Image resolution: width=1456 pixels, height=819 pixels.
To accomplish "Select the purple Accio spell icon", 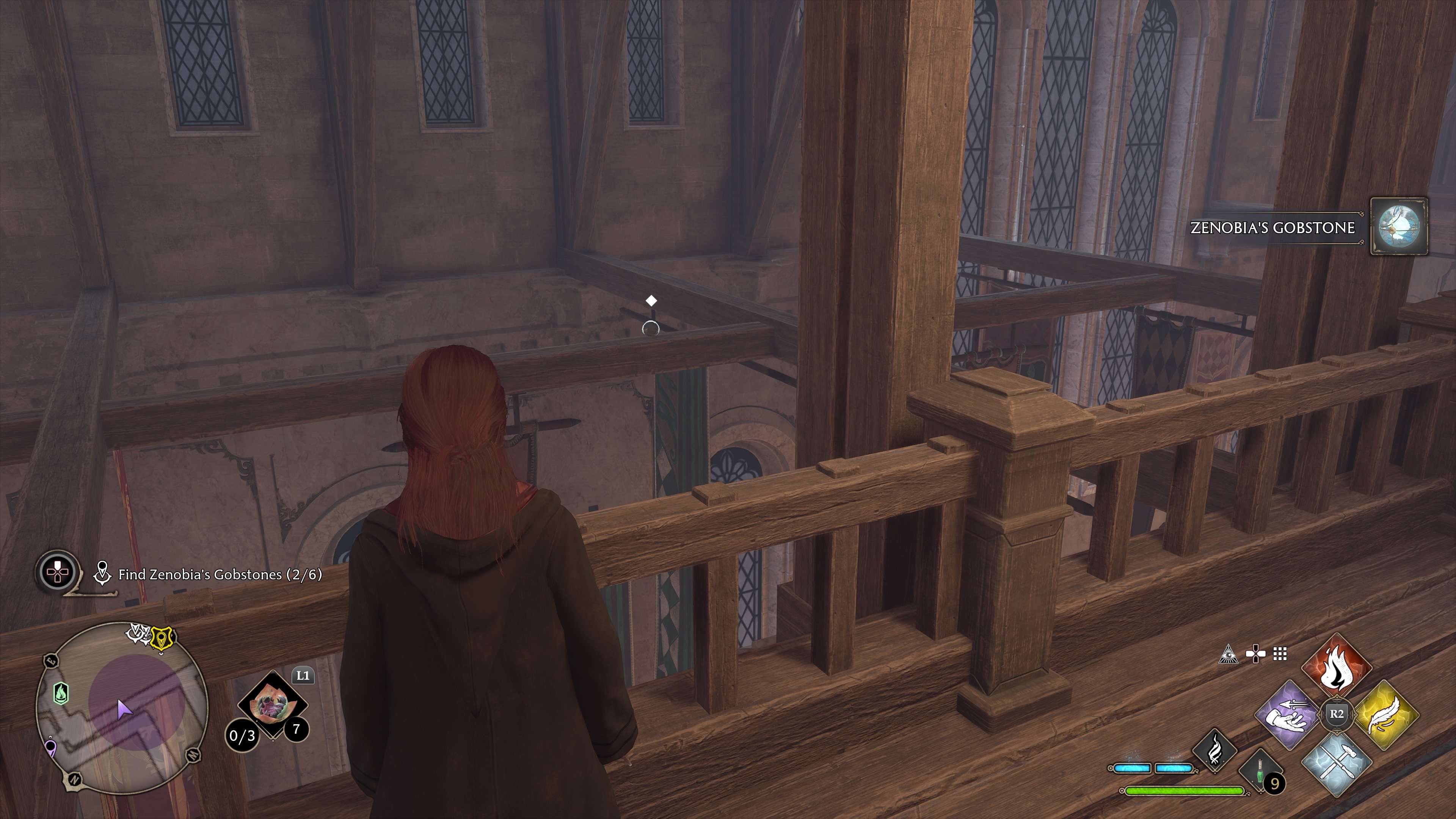I will (x=1287, y=715).
